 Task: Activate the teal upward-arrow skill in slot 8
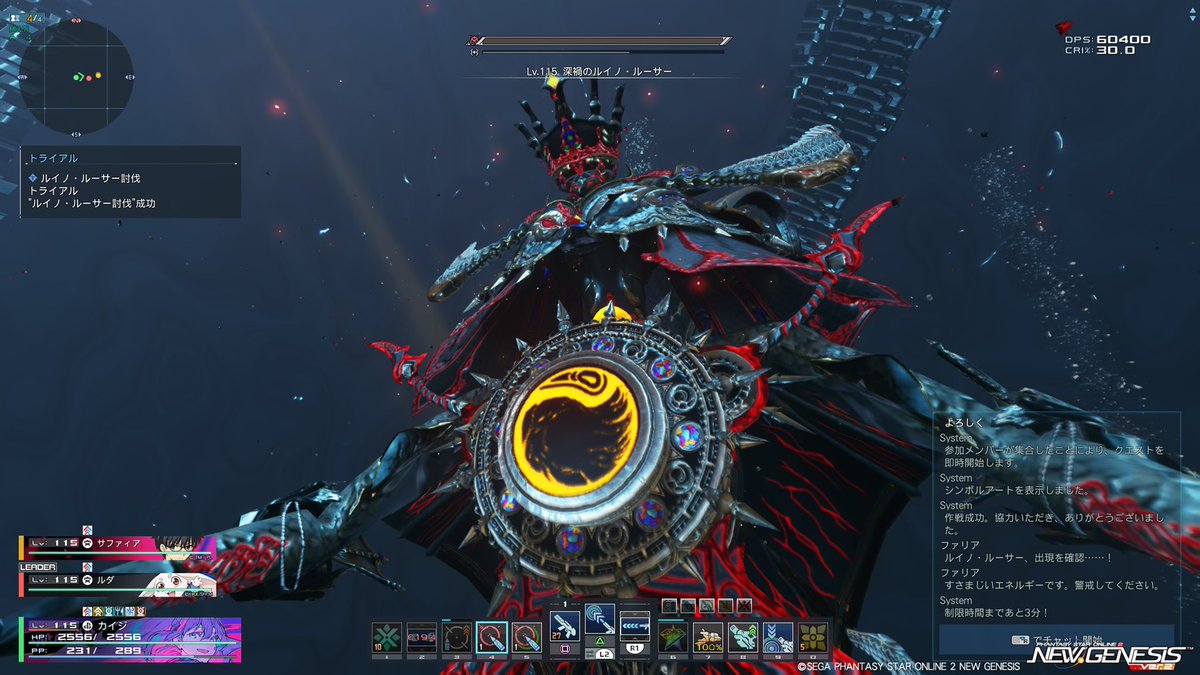click(744, 638)
